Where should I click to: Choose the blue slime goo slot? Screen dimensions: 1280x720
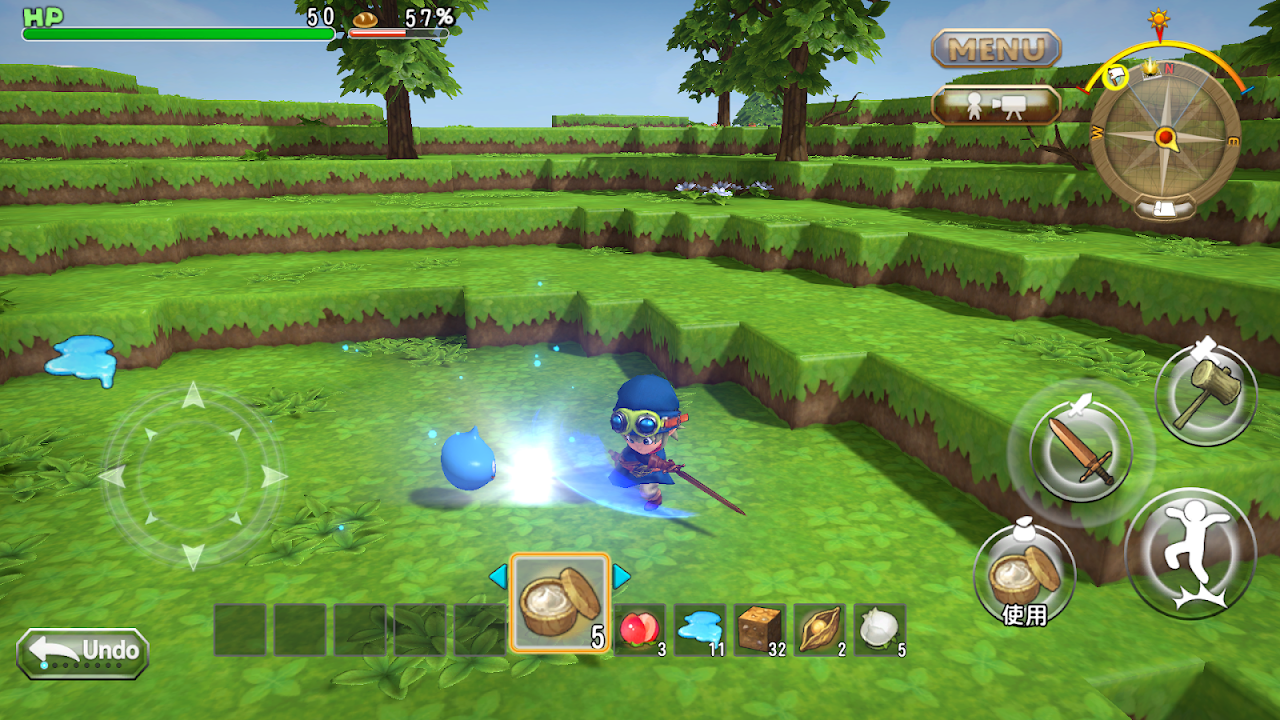pyautogui.click(x=700, y=630)
